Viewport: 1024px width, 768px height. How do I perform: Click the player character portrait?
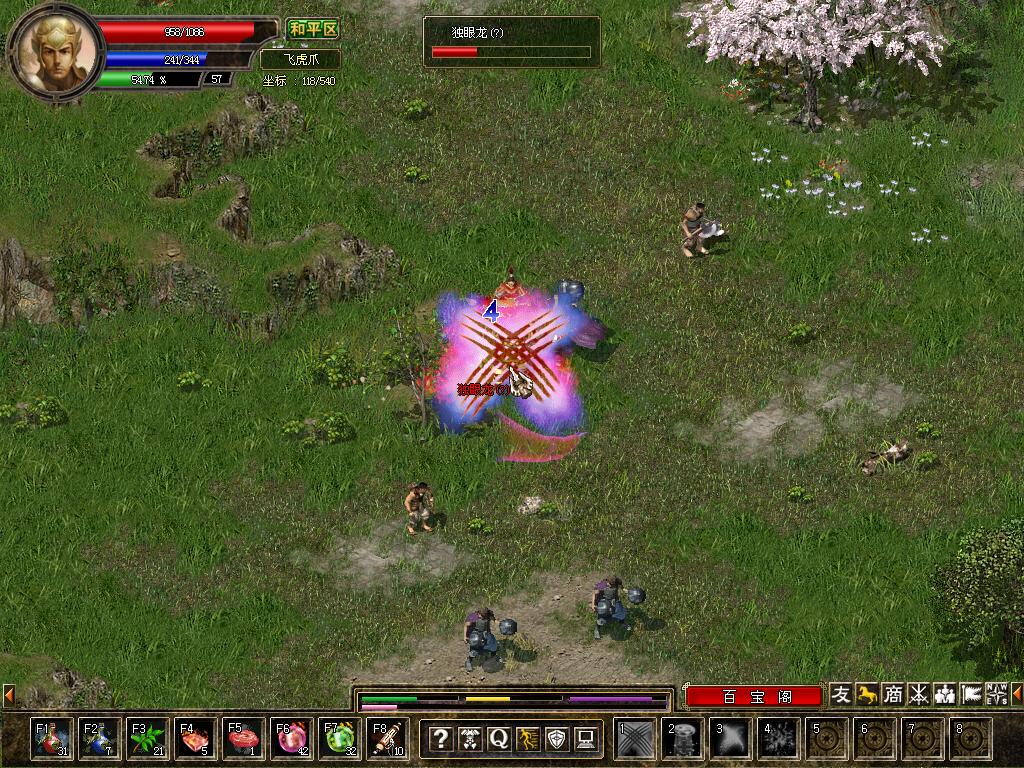(56, 48)
